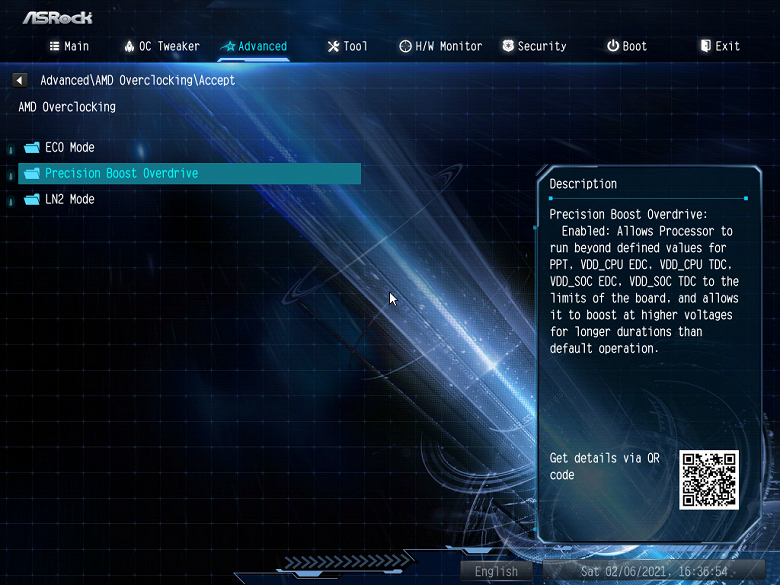
Task: Enter the LN2 Mode submenu
Action: tap(69, 199)
